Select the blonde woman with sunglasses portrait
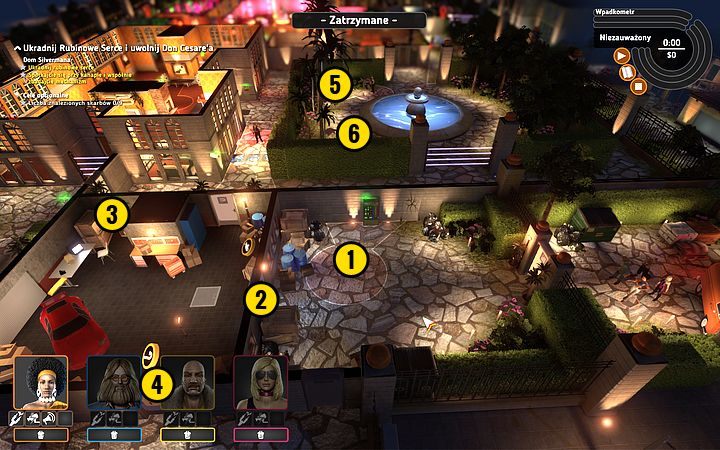The width and height of the screenshot is (720, 450). point(260,382)
